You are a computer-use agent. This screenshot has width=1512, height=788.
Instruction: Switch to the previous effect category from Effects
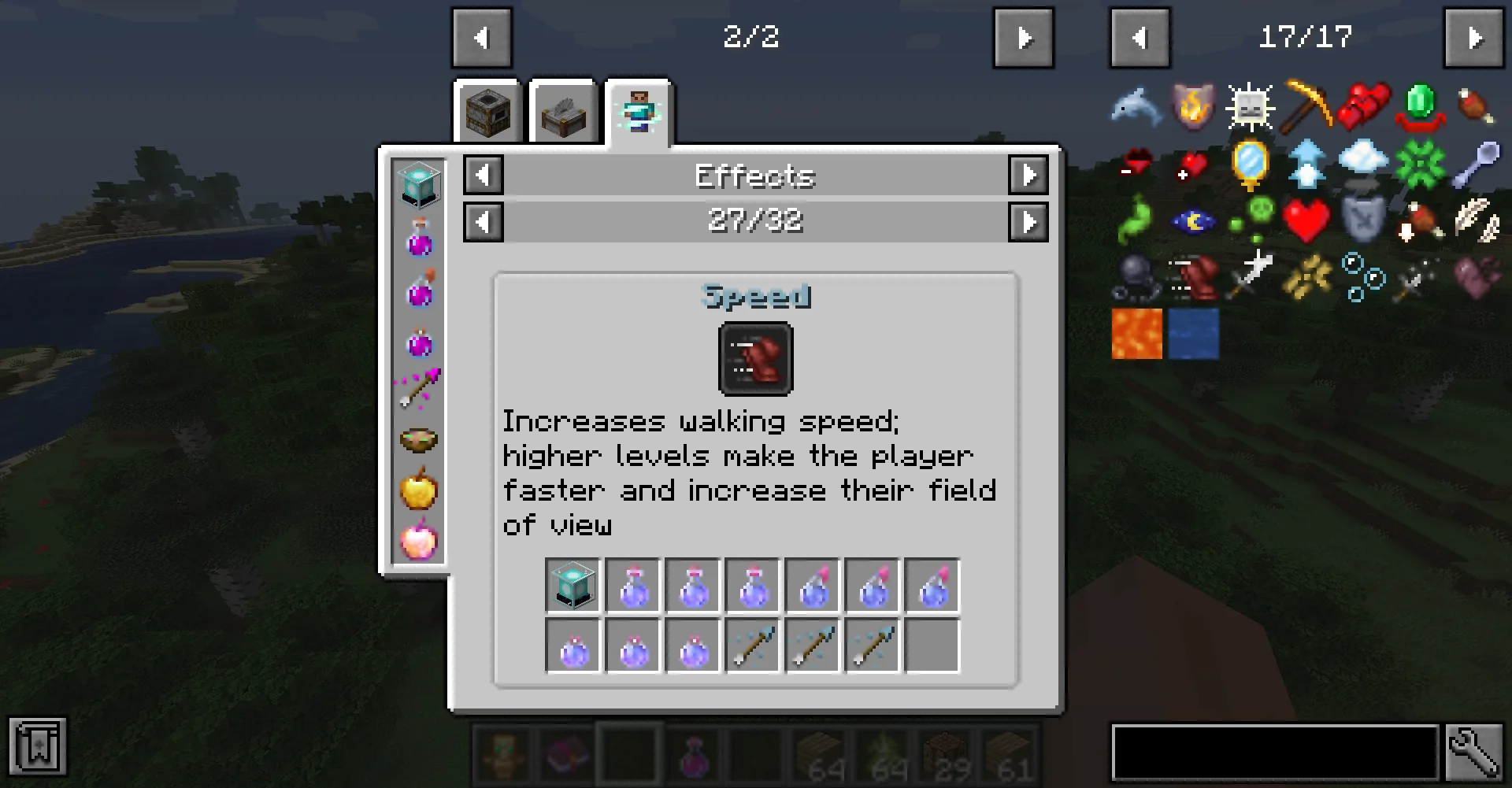pos(483,176)
